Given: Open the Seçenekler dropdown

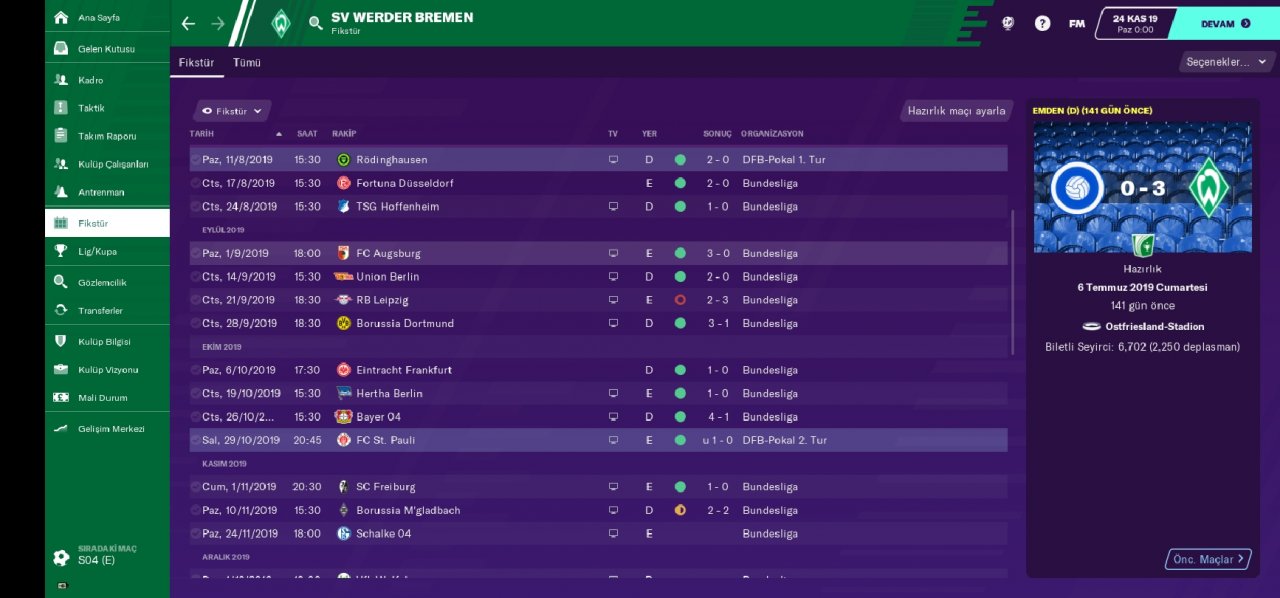Looking at the screenshot, I should (x=1223, y=62).
